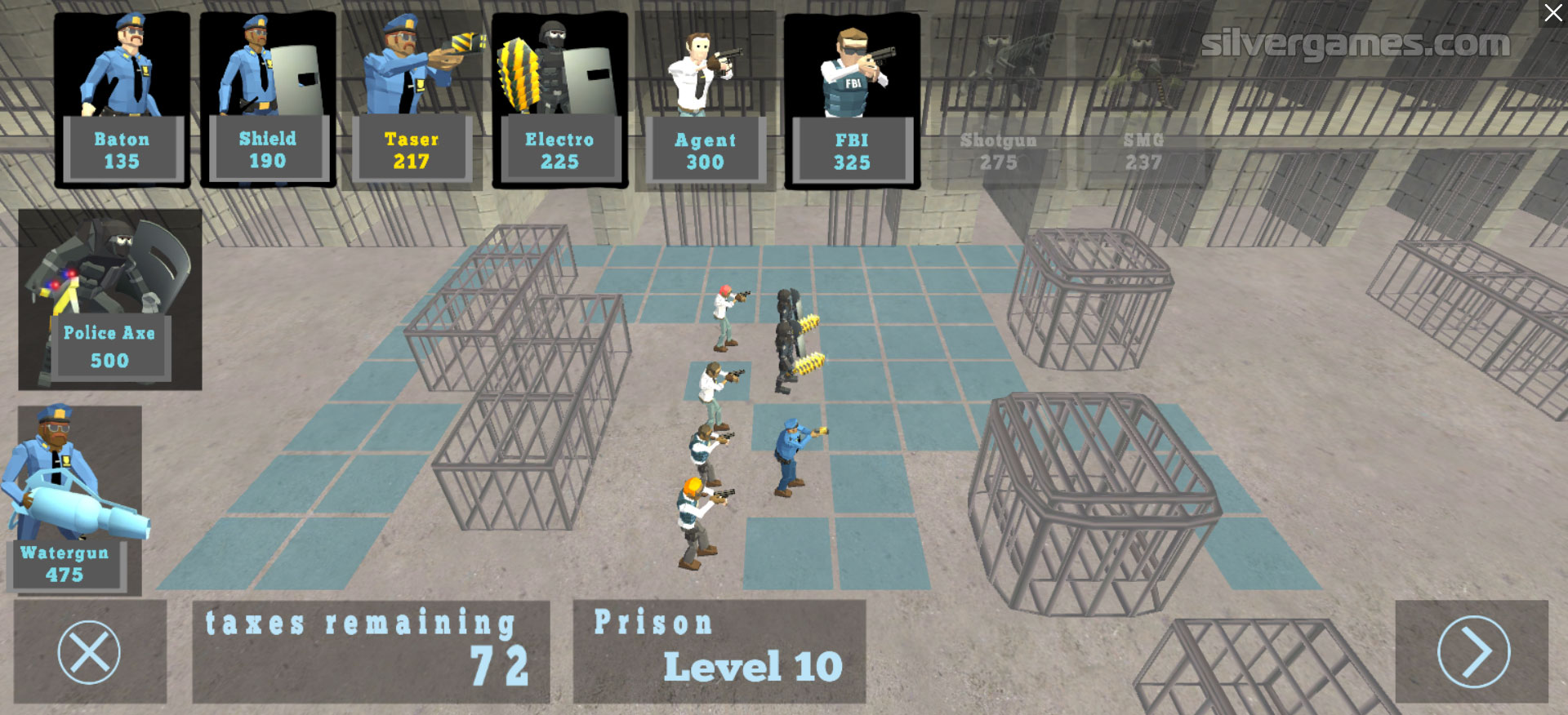Select the Baton officer unit card
This screenshot has height=715, width=1568.
click(122, 100)
